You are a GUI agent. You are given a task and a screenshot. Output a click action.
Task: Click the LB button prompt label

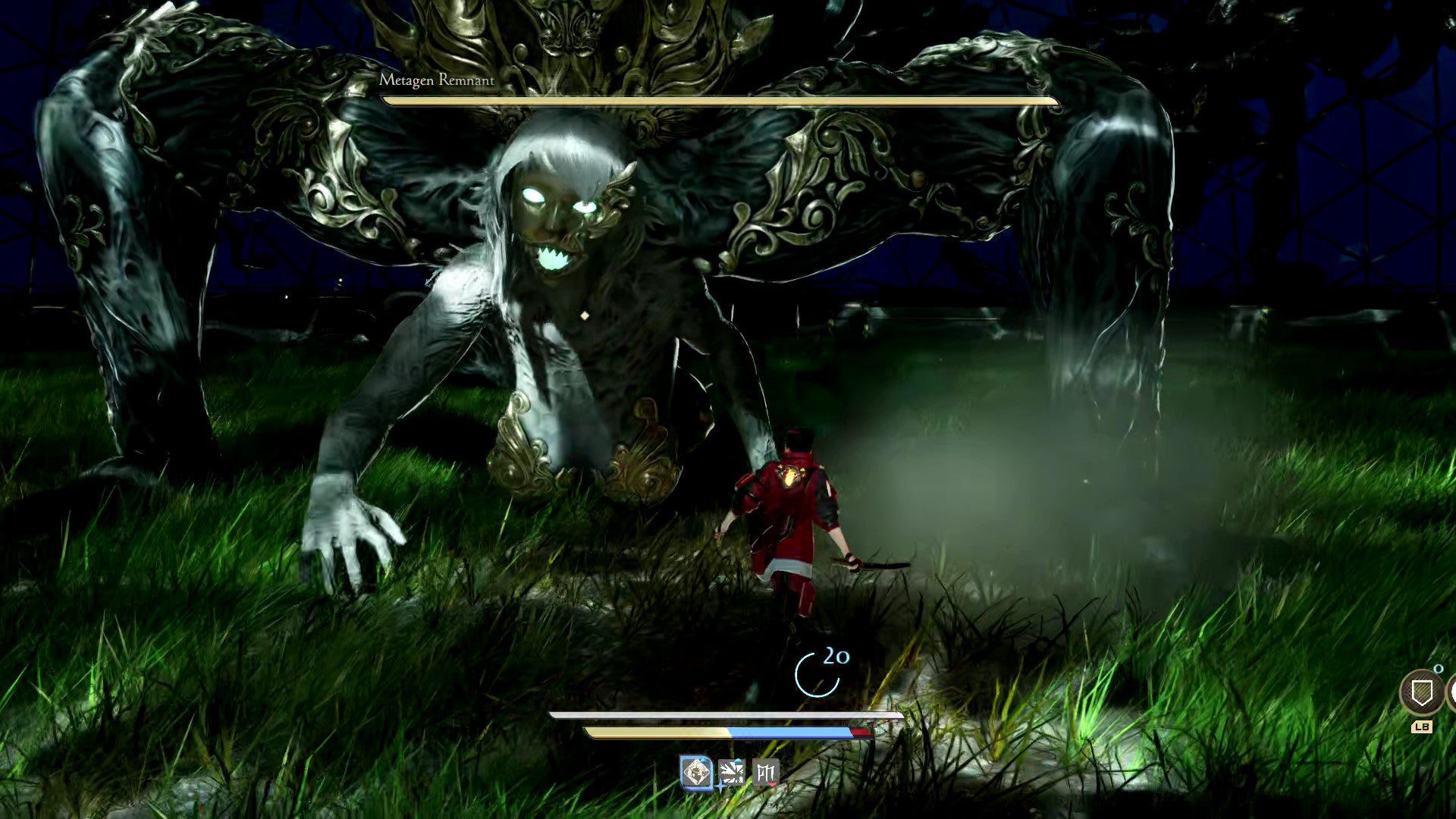(1423, 726)
